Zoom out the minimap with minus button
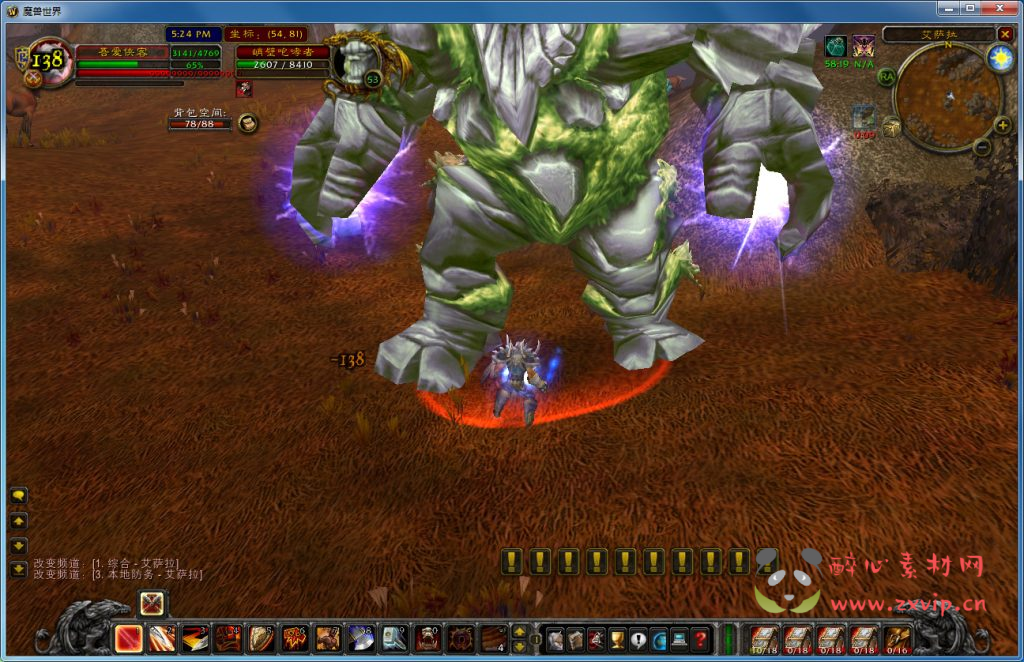1024x662 pixels. click(x=981, y=147)
